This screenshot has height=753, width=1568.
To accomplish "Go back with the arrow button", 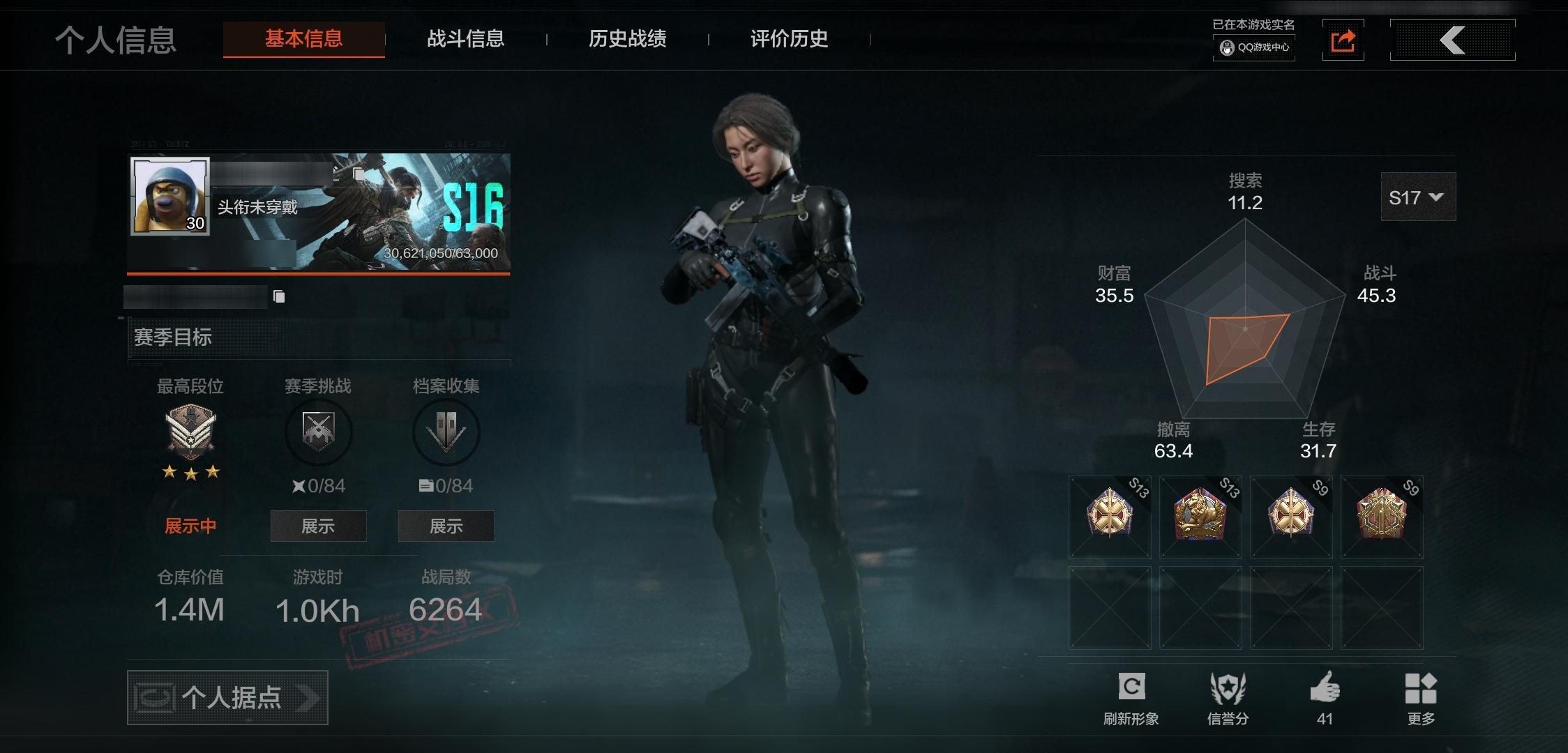I will point(1452,40).
